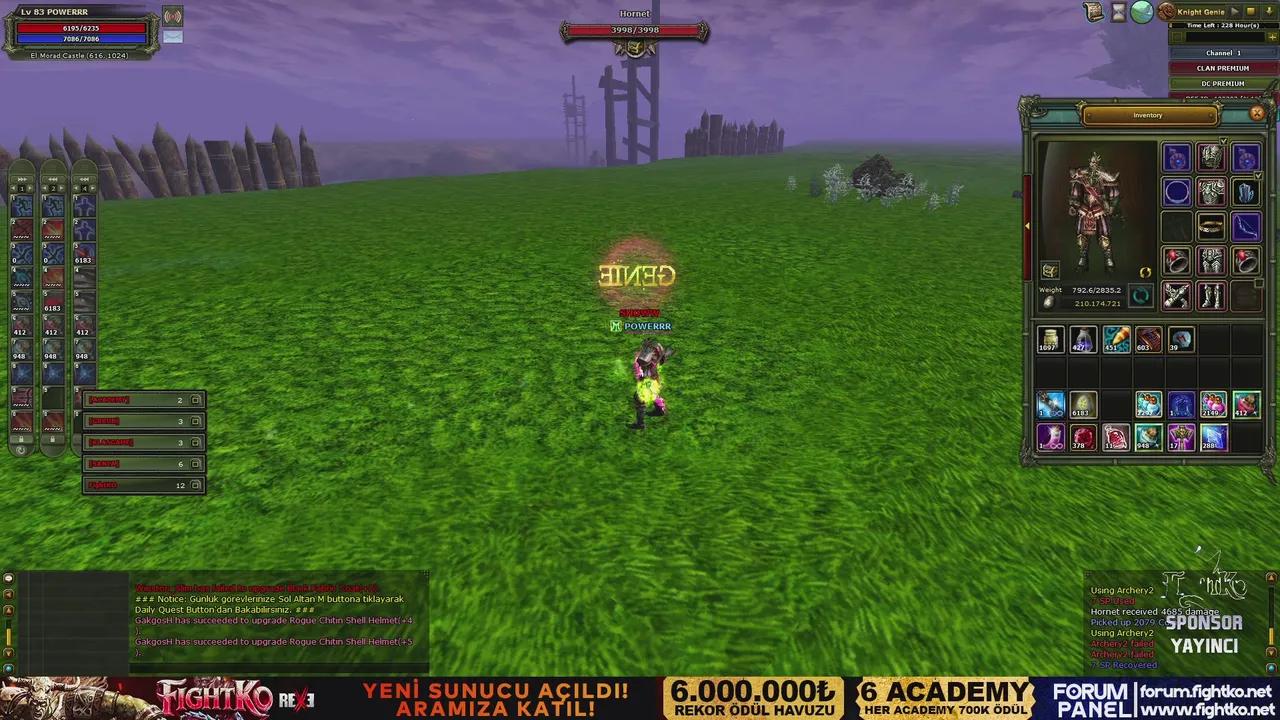Select the Inventory tab header
The height and width of the screenshot is (720, 1280).
coord(1147,114)
